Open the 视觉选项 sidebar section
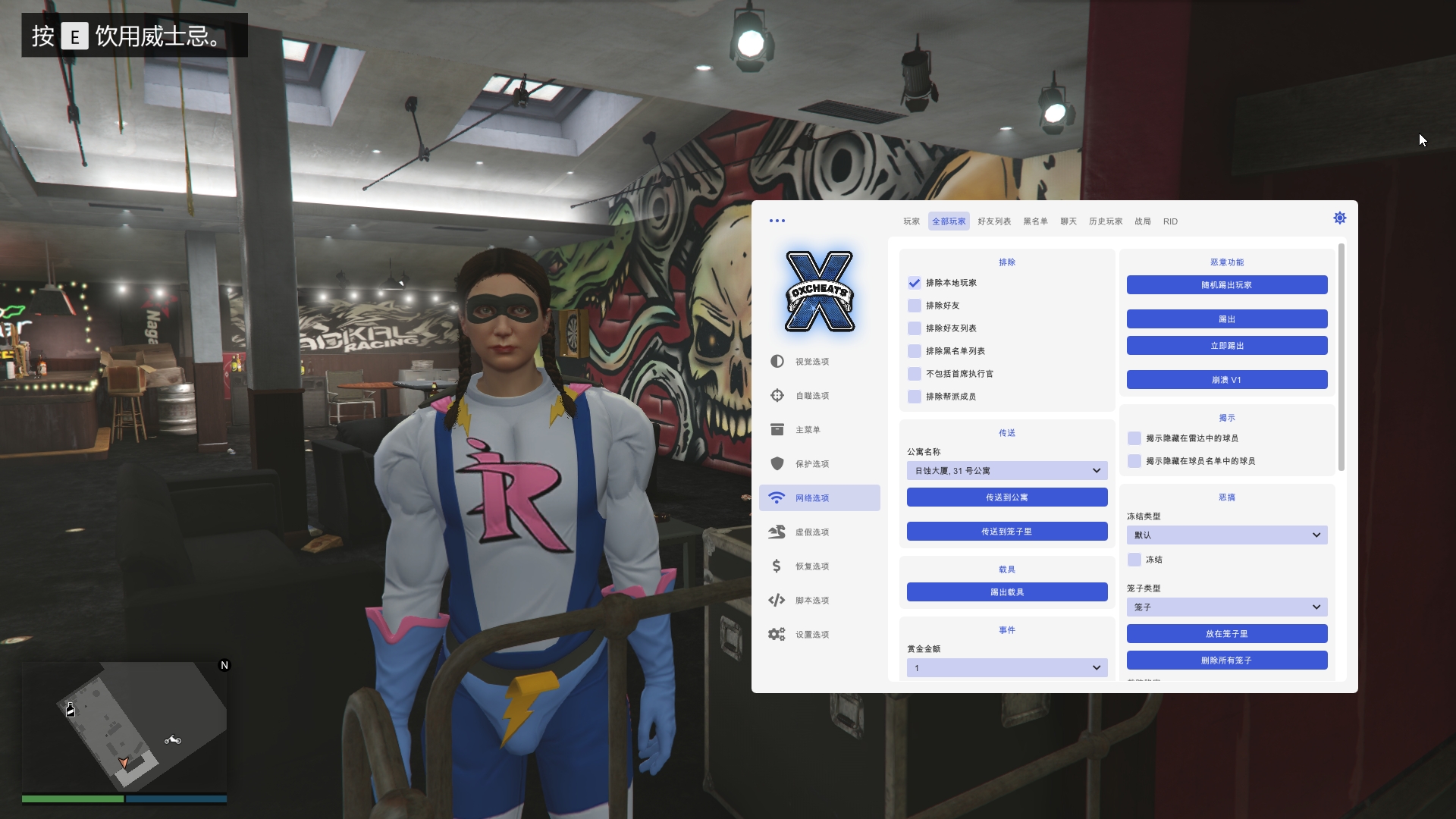Image resolution: width=1456 pixels, height=819 pixels. point(811,362)
